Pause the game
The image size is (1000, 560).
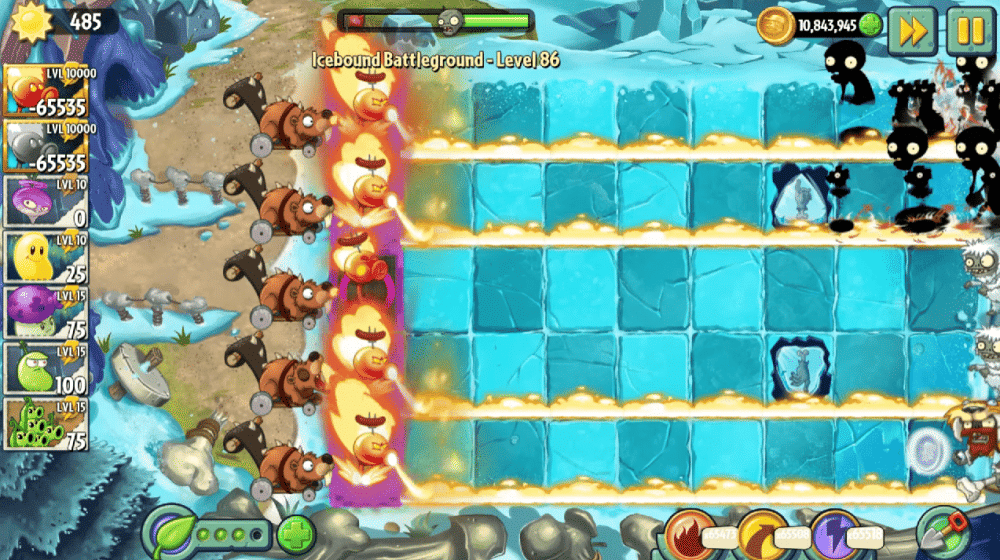pyautogui.click(x=969, y=31)
